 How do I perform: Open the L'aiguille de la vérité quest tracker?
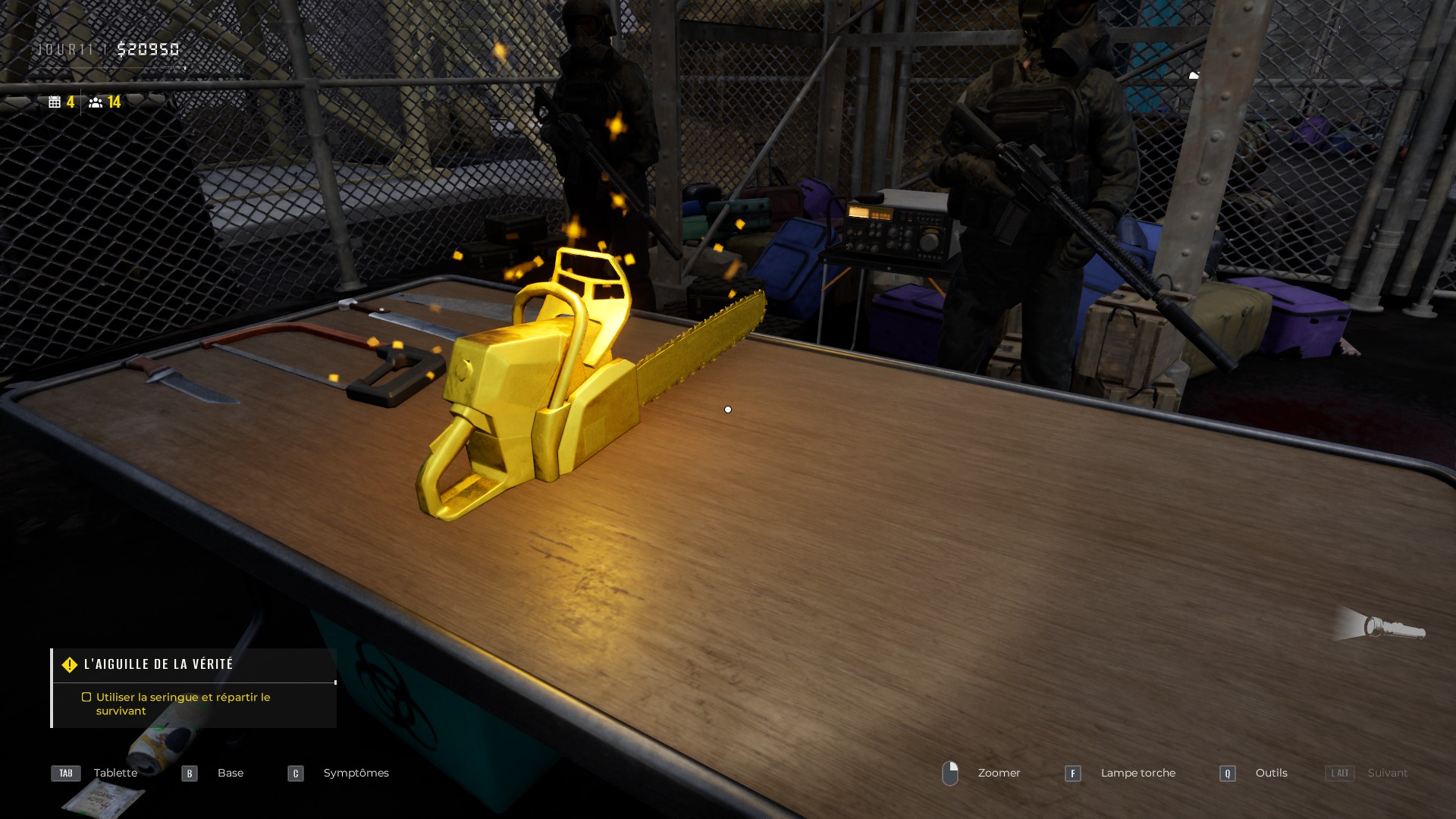click(x=158, y=664)
